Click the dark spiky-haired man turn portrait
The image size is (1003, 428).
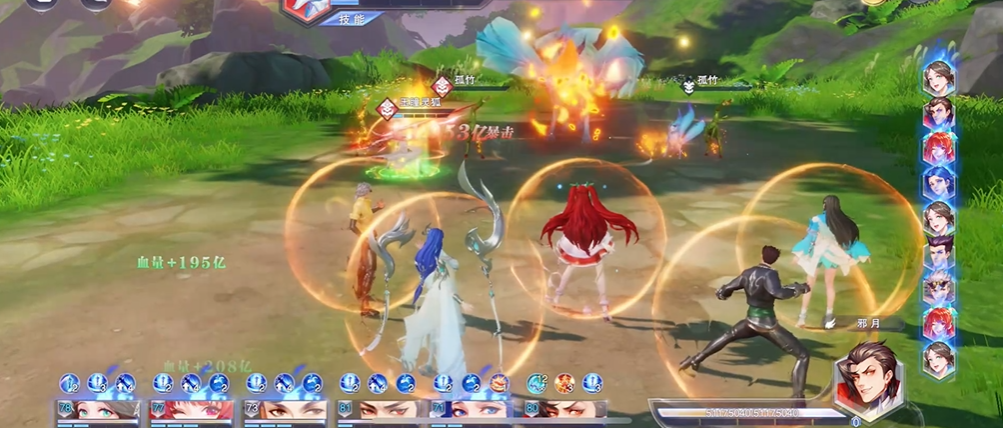pos(938,254)
